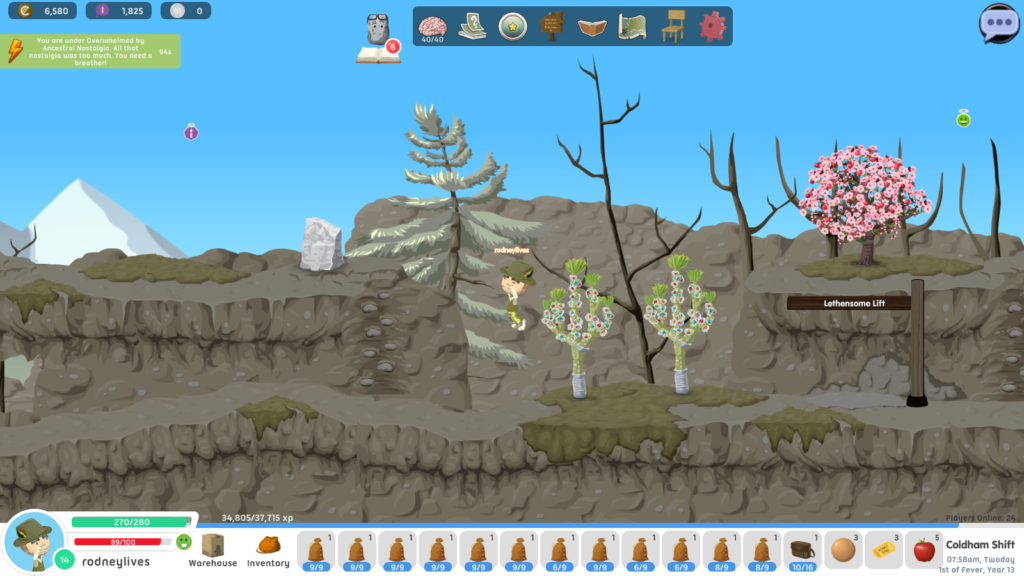This screenshot has width=1024, height=576.
Task: Open the wooden chair icon
Action: (x=673, y=27)
